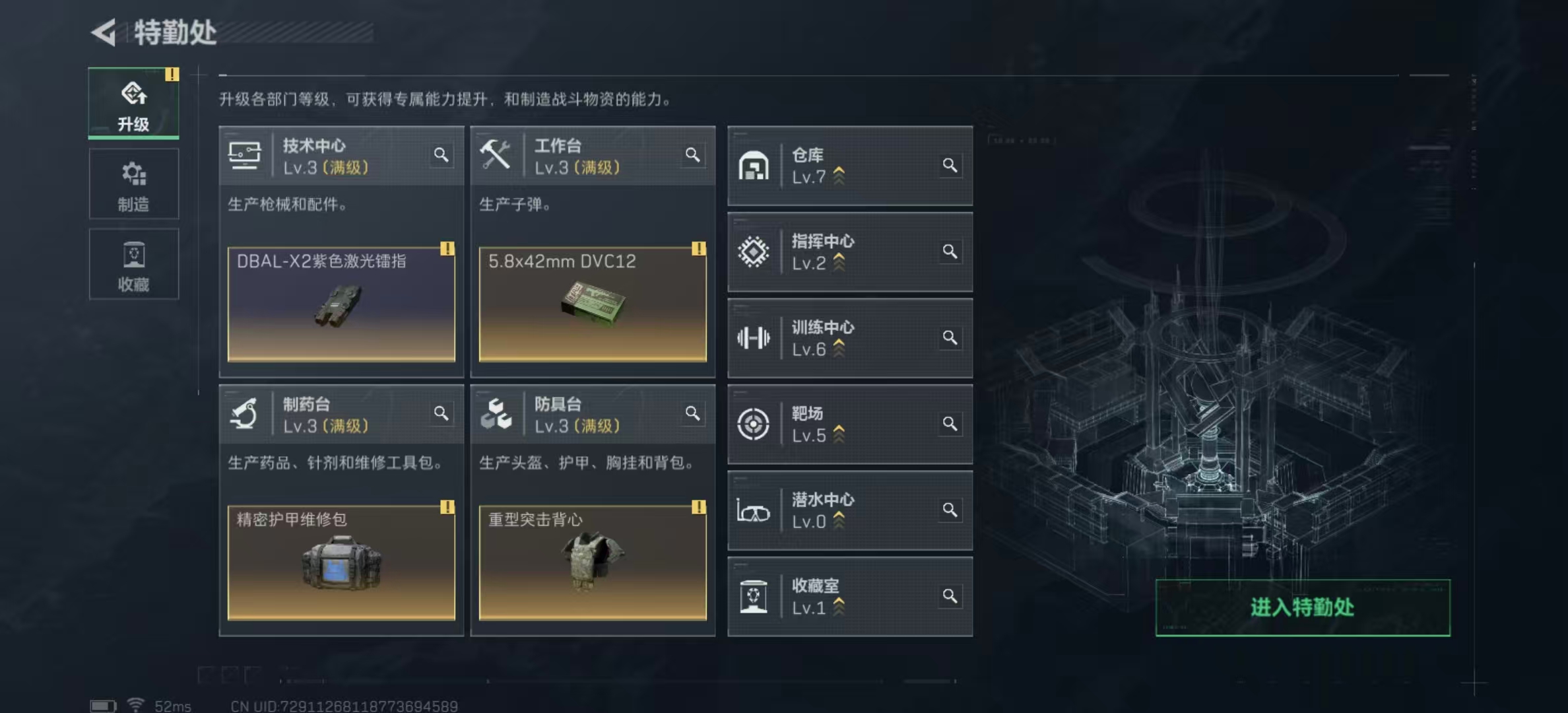The width and height of the screenshot is (1568, 713).
Task: Switch to the 制造 tab
Action: point(133,184)
